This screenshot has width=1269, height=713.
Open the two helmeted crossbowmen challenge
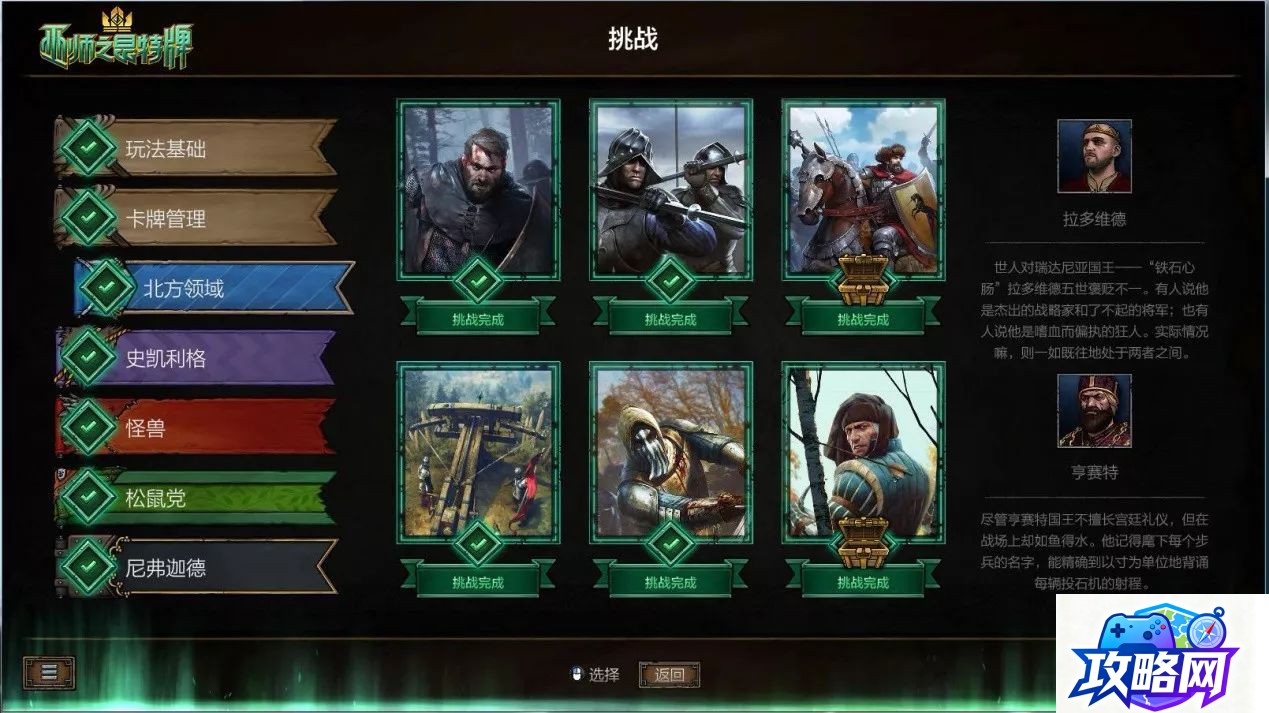point(671,190)
